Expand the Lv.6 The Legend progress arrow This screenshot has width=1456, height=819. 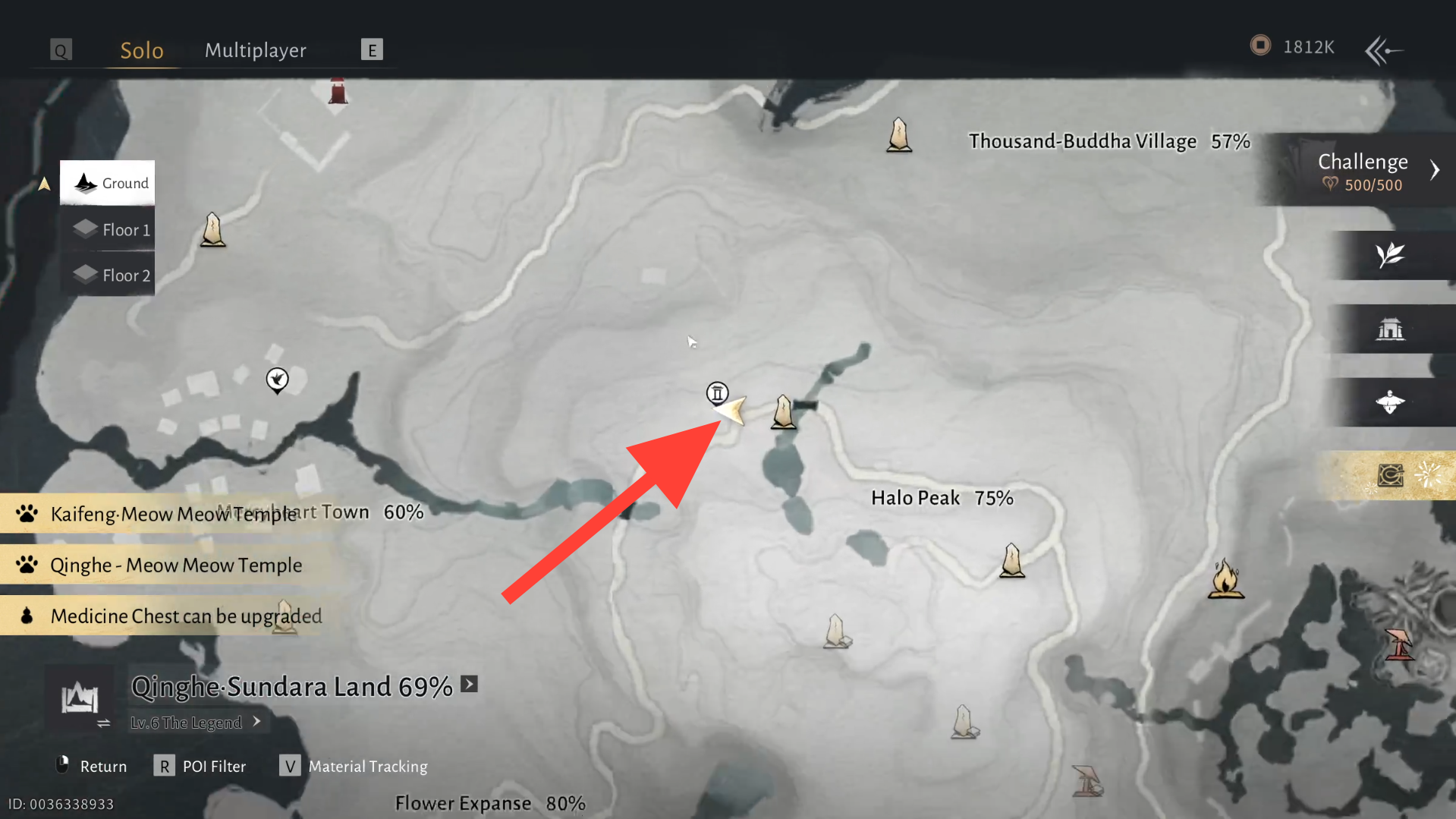point(256,722)
